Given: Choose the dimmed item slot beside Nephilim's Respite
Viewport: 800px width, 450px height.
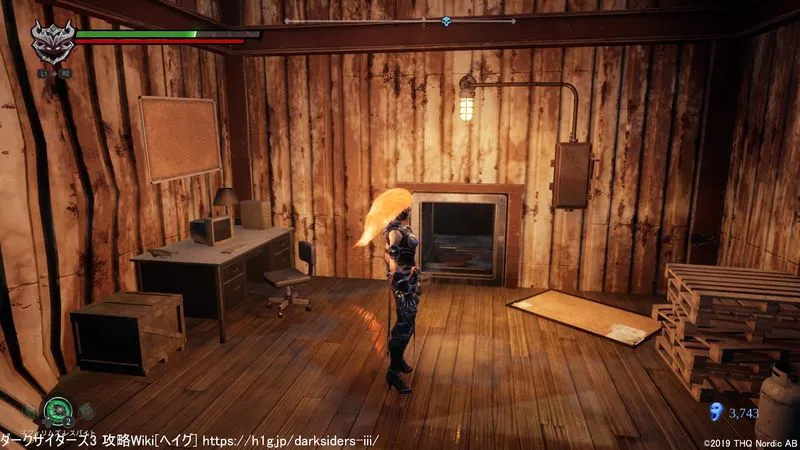Looking at the screenshot, I should [x=87, y=410].
